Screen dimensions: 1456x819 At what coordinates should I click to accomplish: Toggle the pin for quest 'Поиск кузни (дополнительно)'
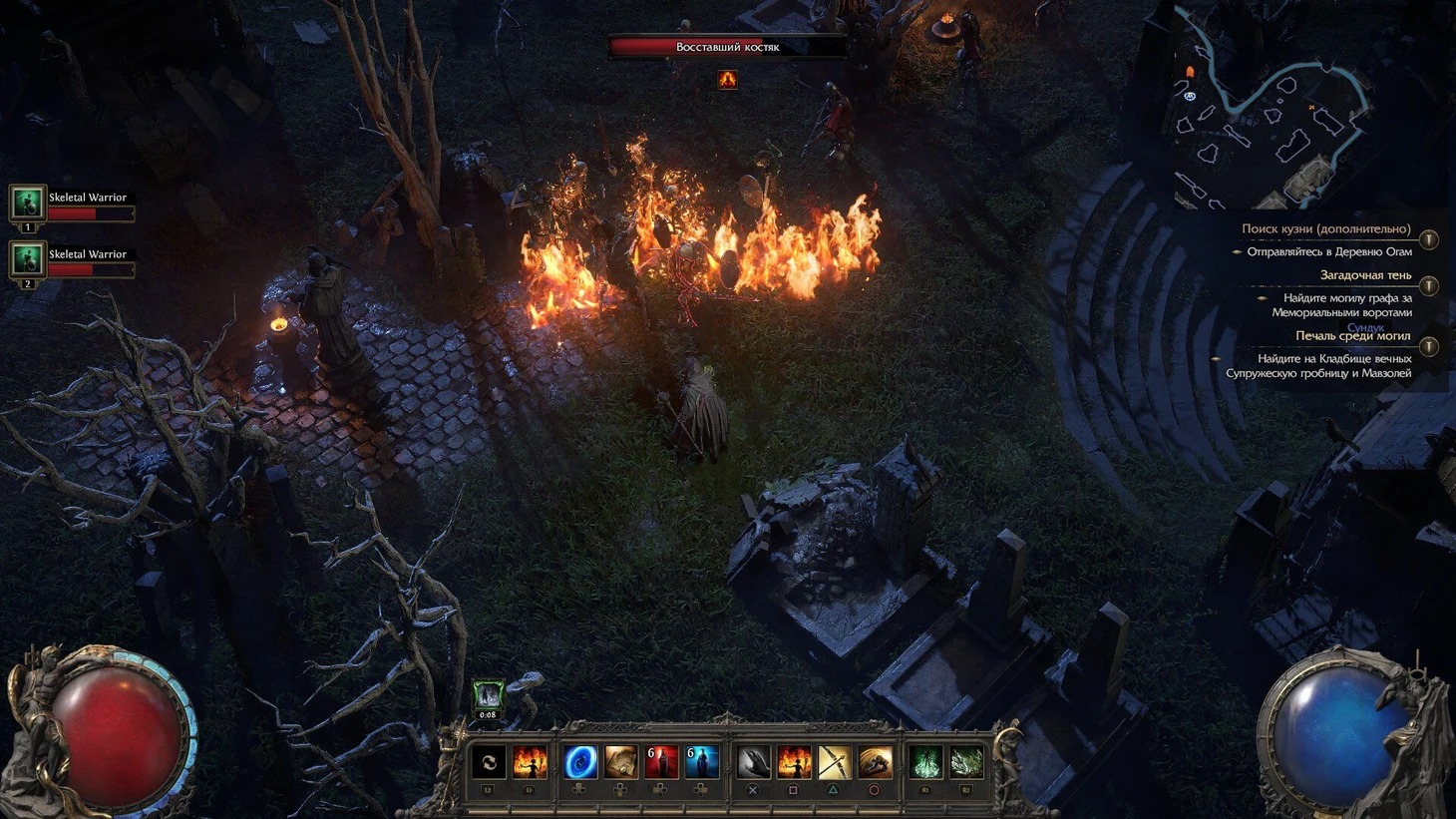click(1429, 239)
